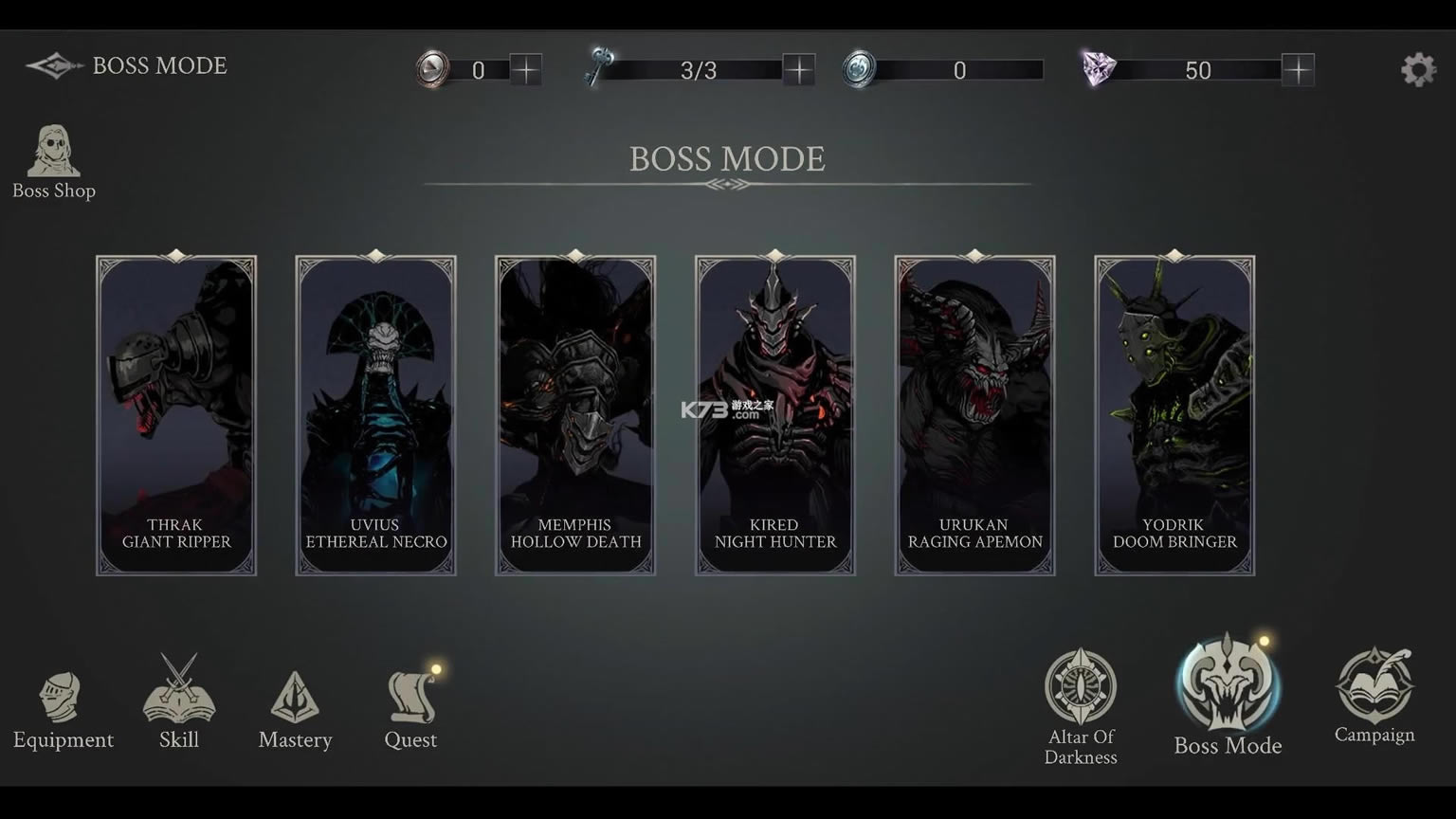Switch to the Campaign mode
The image size is (1456, 819).
1374,696
